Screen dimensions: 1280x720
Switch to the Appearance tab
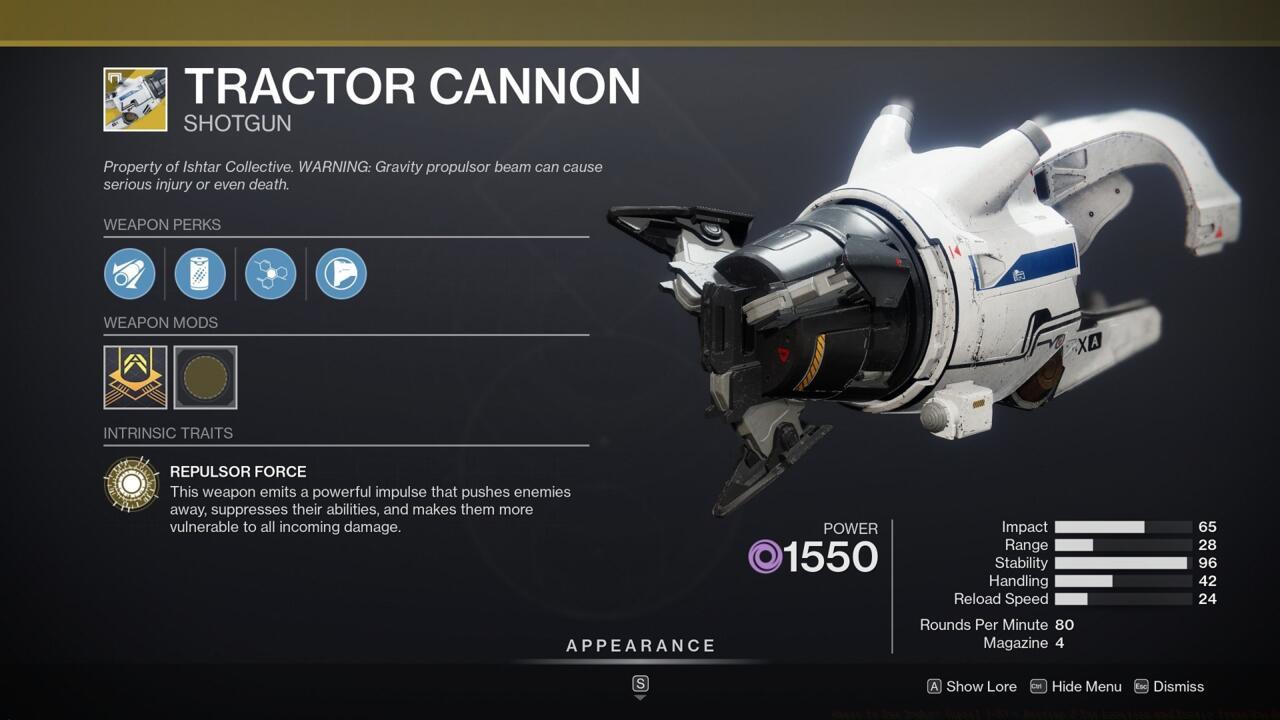[640, 645]
